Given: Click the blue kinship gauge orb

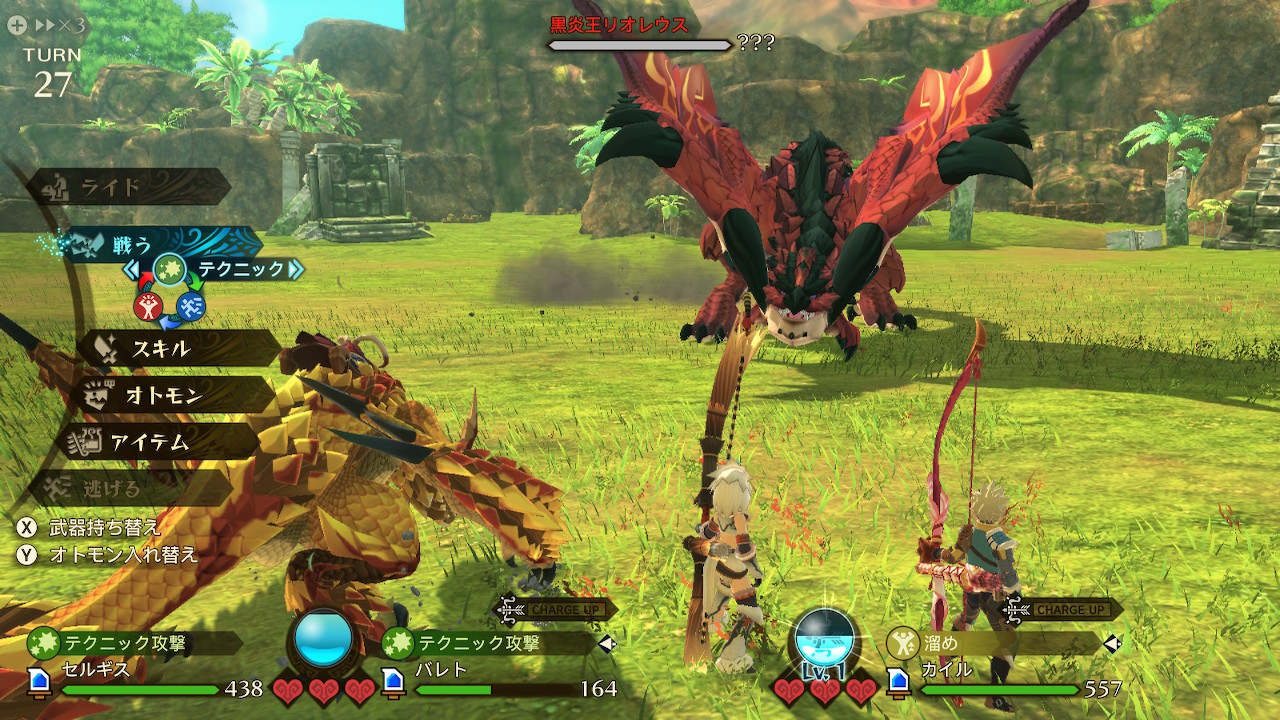Looking at the screenshot, I should tap(324, 639).
